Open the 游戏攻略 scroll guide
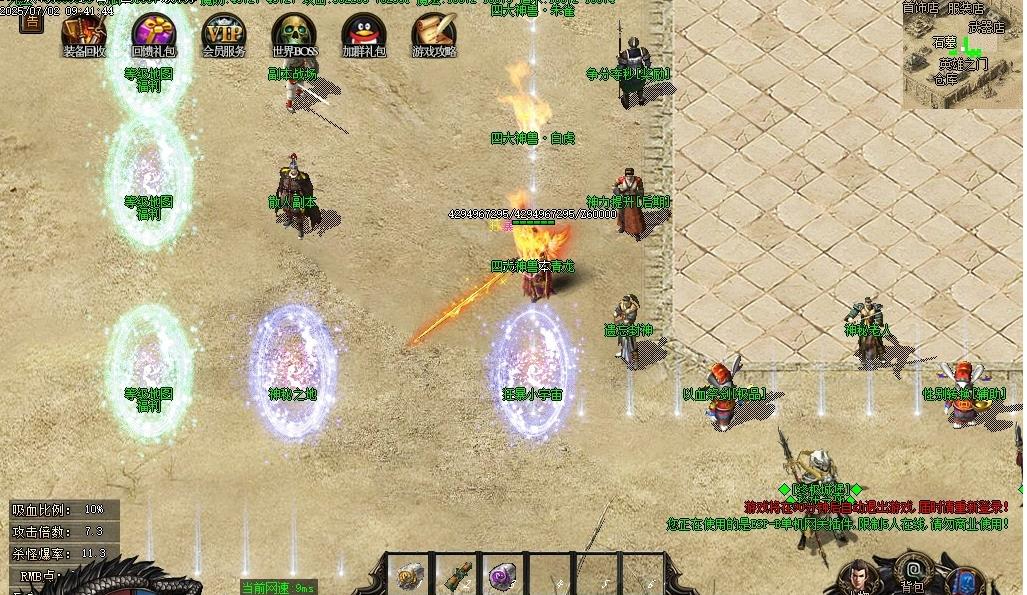The image size is (1027, 595). click(434, 33)
